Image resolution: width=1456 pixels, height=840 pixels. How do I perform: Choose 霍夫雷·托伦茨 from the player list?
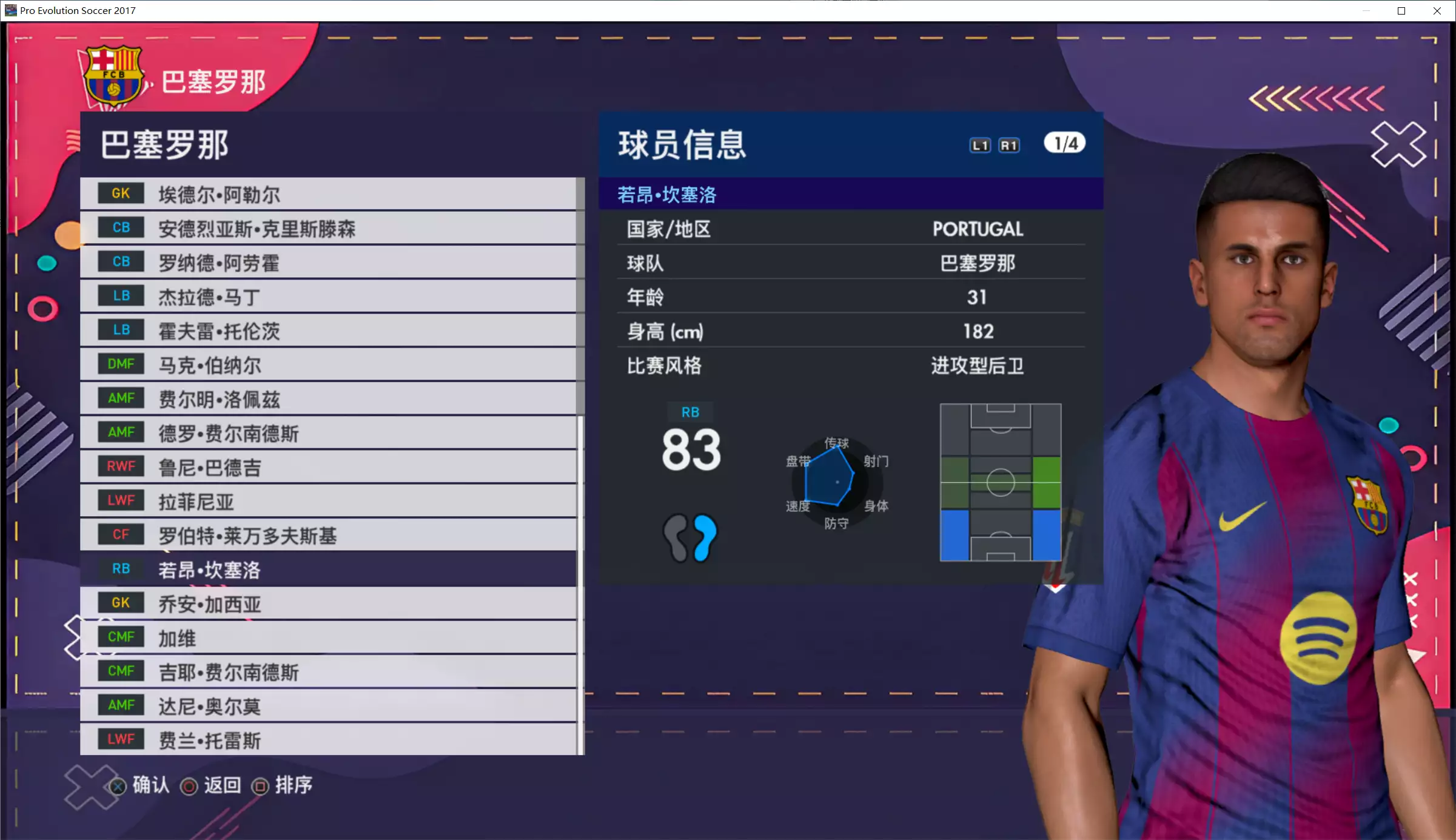[327, 331]
